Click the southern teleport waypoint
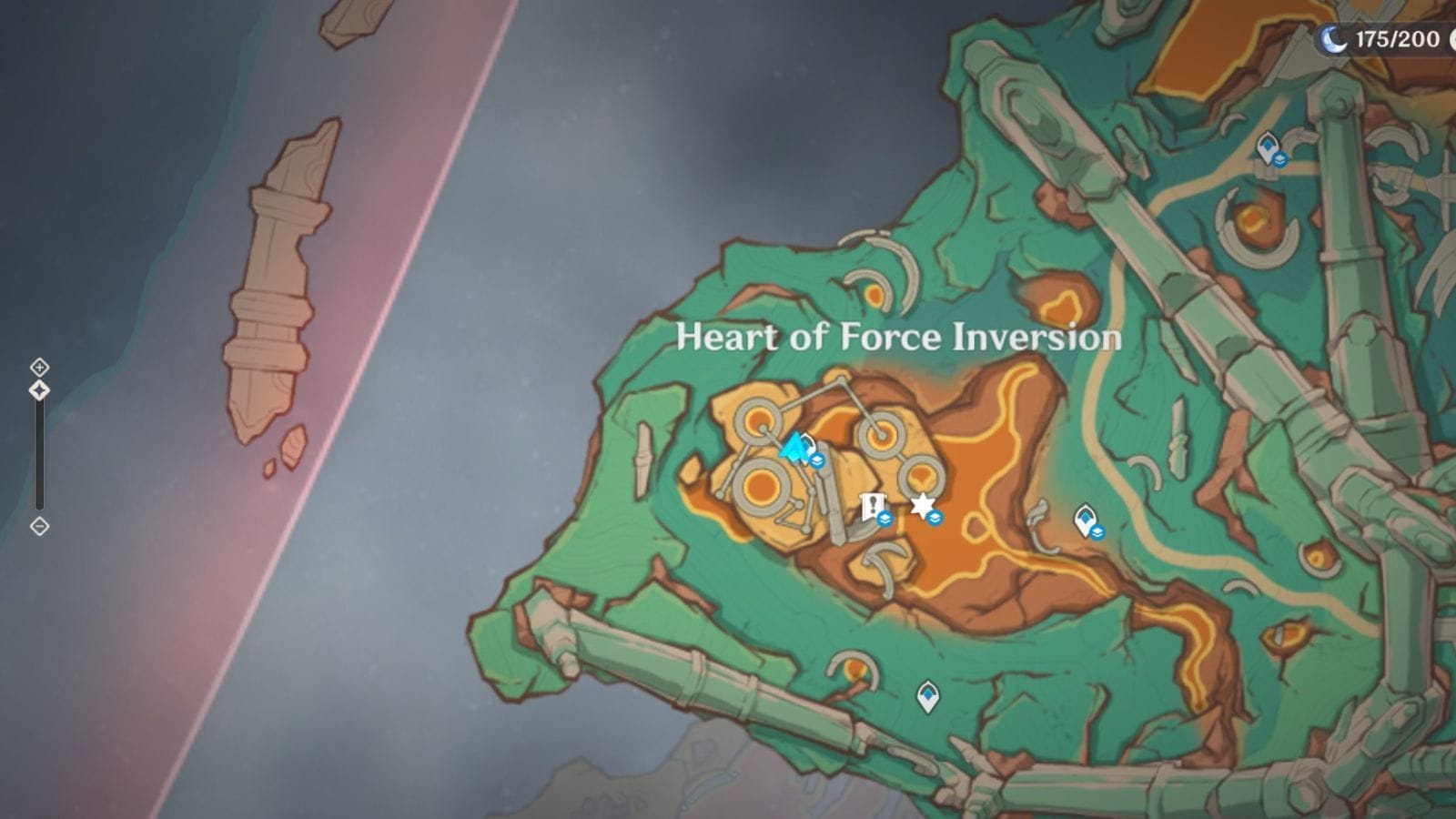 (926, 693)
